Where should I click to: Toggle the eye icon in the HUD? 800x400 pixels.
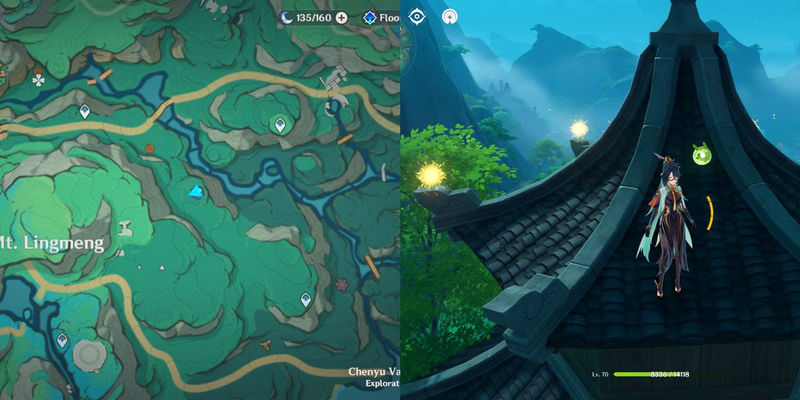[418, 16]
